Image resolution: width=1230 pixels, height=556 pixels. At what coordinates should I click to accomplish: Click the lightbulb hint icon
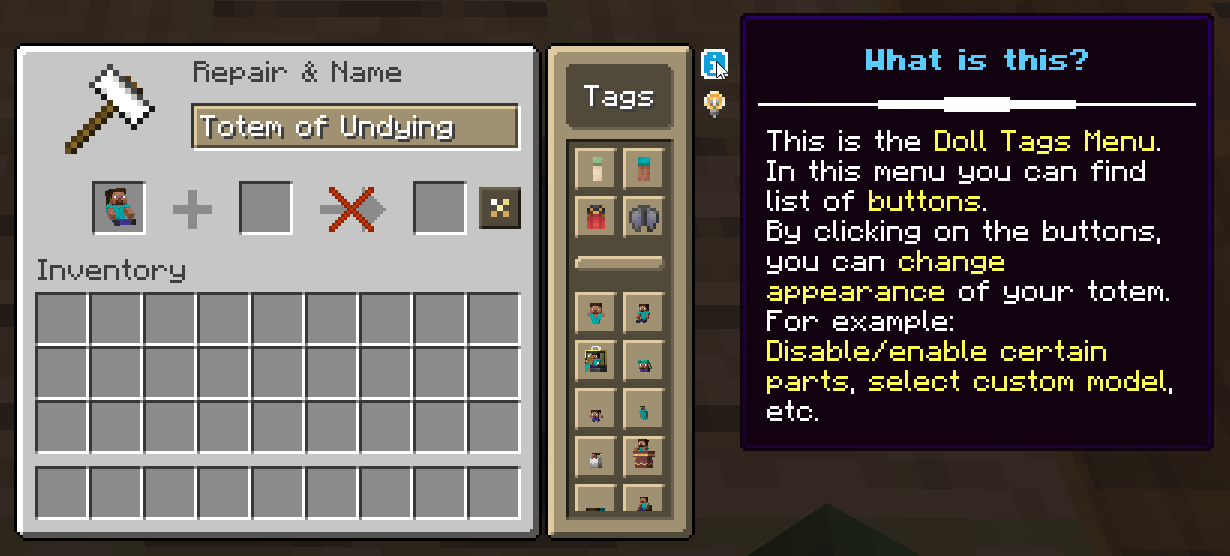coord(714,102)
